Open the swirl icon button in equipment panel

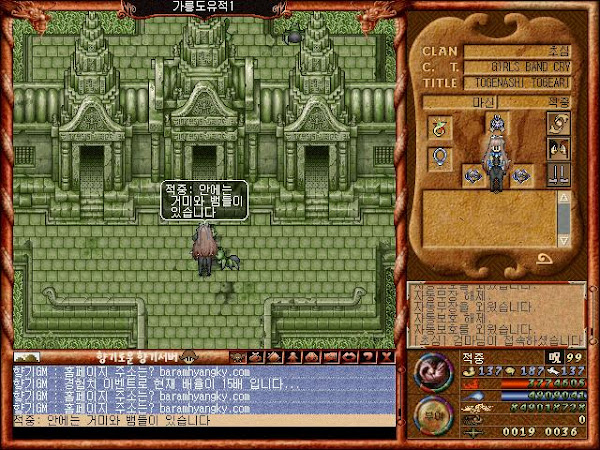(556, 124)
